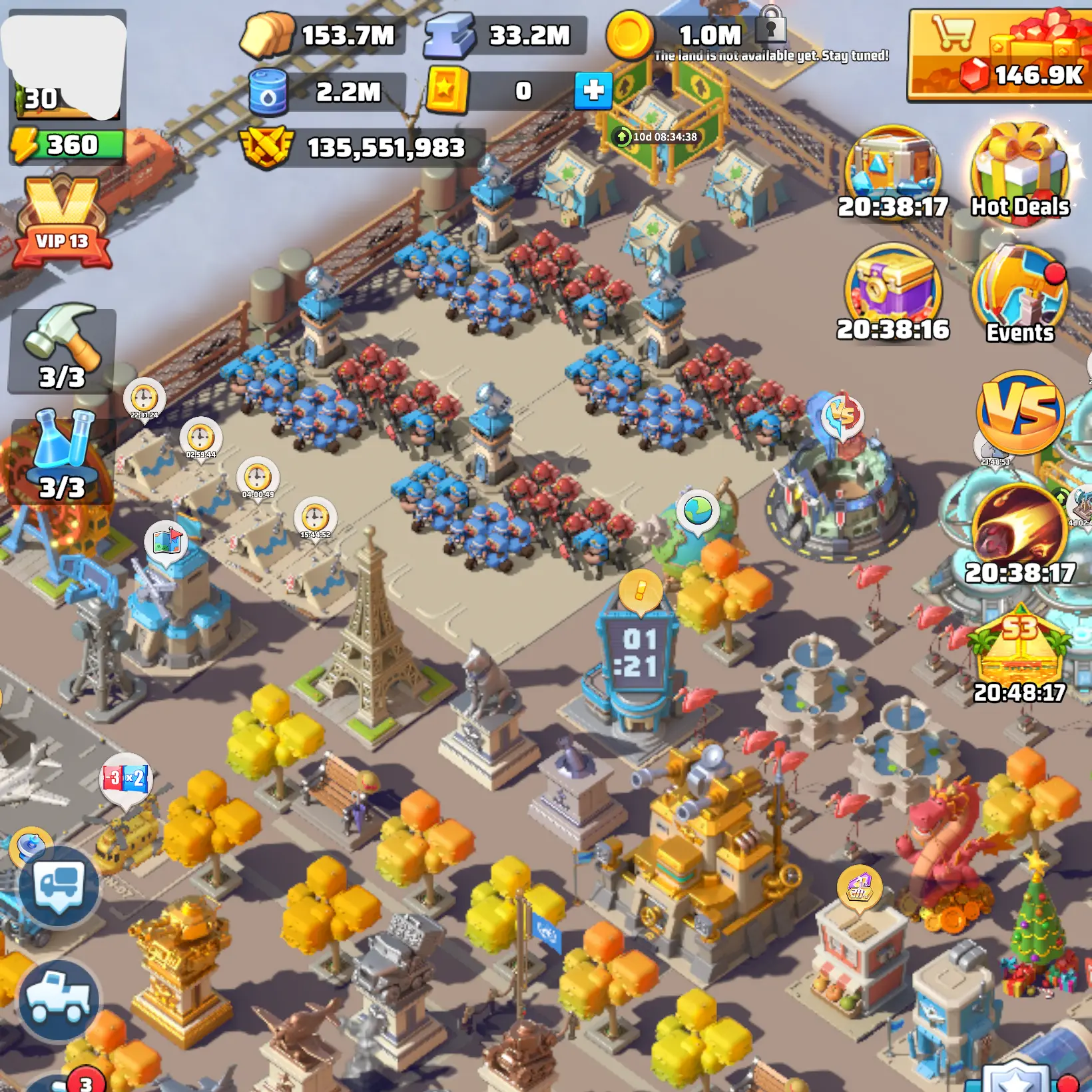
Task: Tap the globe bubble above the world monument
Action: 698,511
